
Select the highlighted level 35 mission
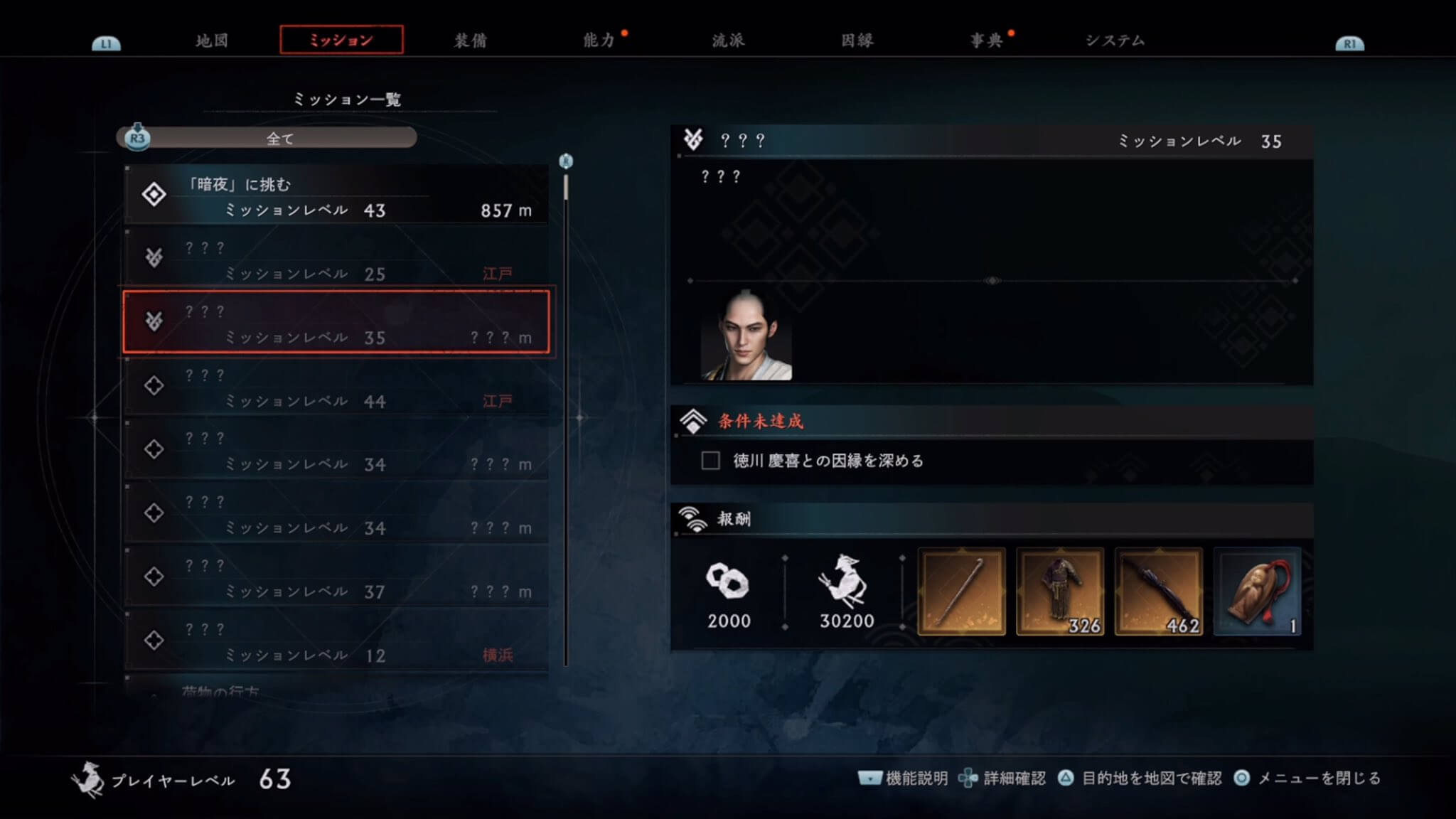click(336, 323)
